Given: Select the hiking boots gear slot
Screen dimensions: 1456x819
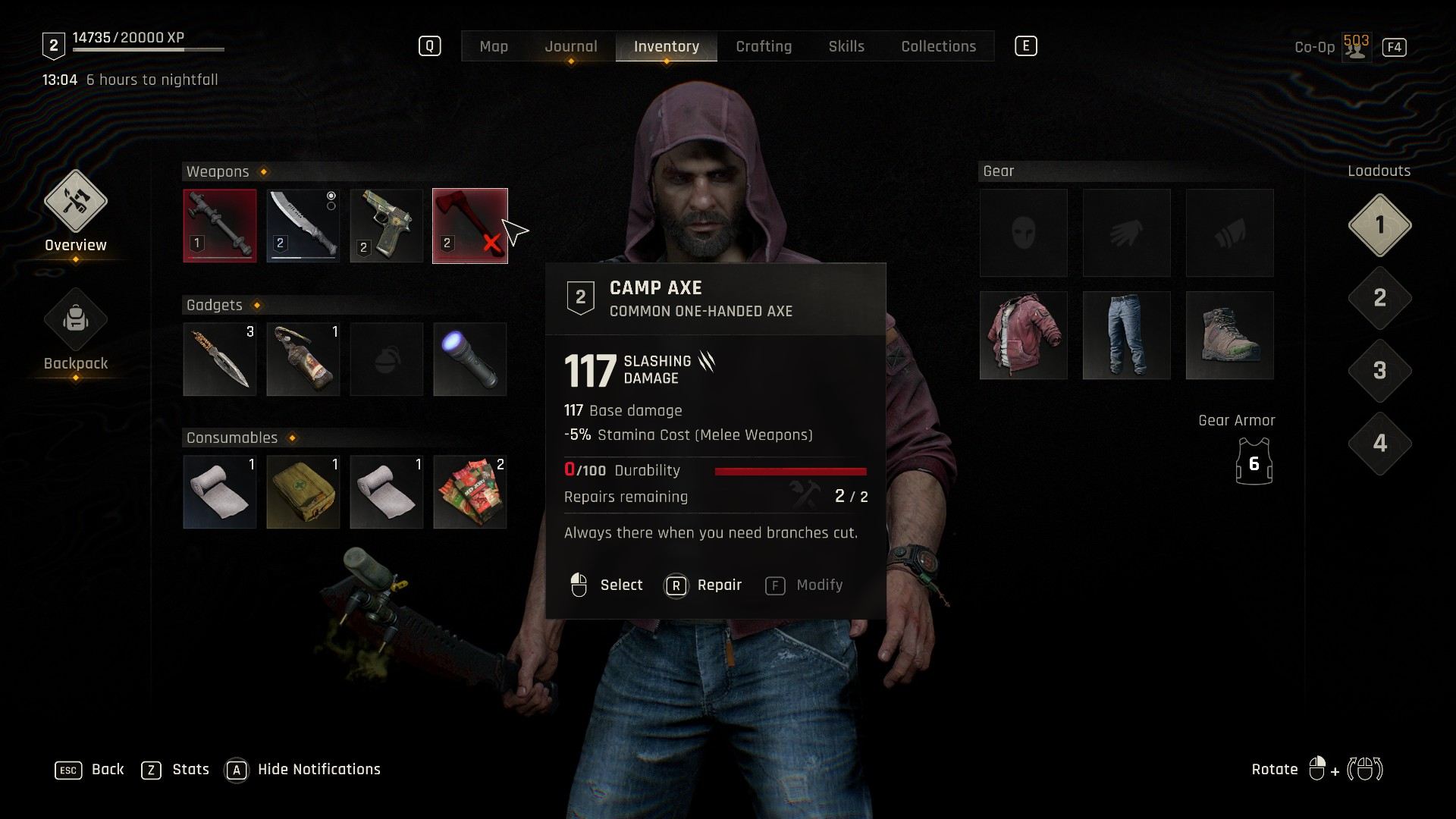Looking at the screenshot, I should point(1230,335).
